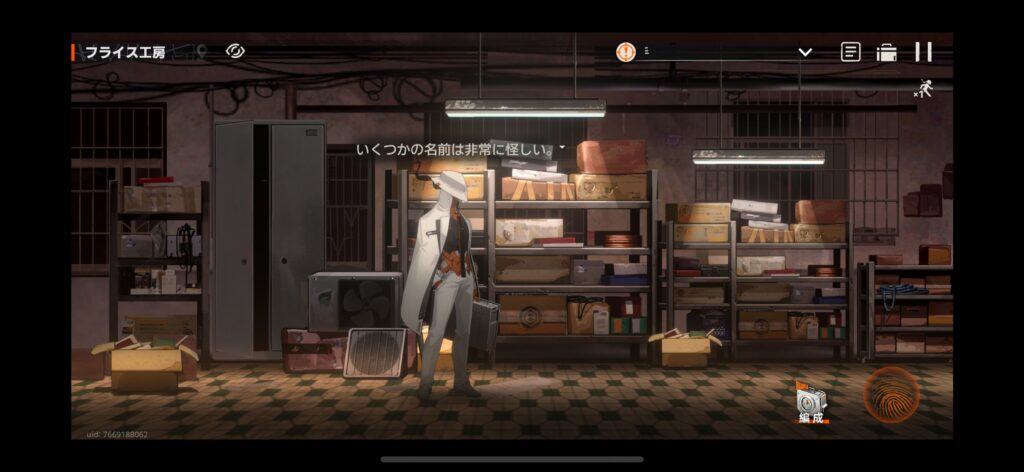1024x472 pixels.
Task: Select the orange exclamation quest marker
Action: [625, 51]
